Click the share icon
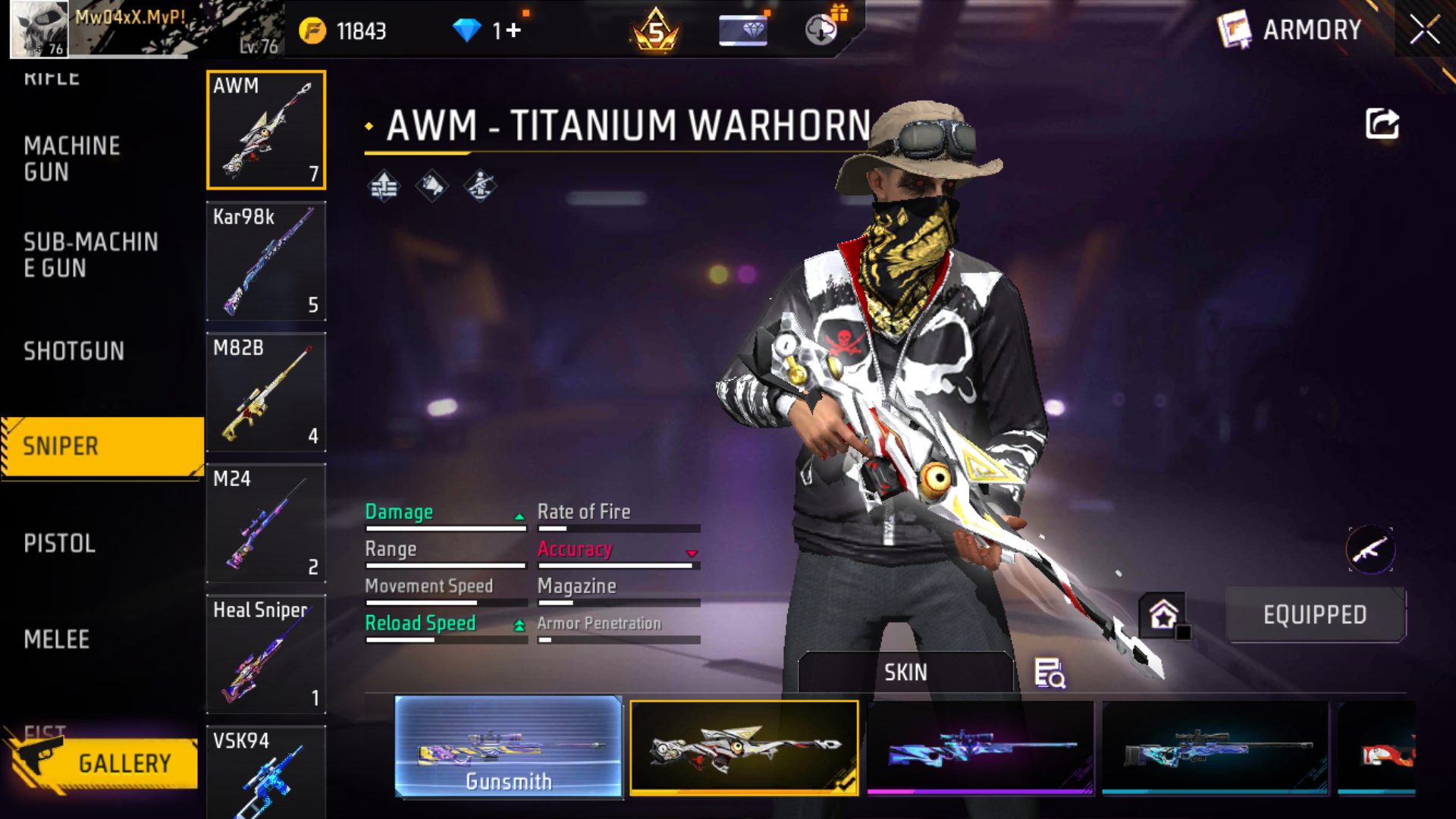The width and height of the screenshot is (1456, 819). 1382,124
